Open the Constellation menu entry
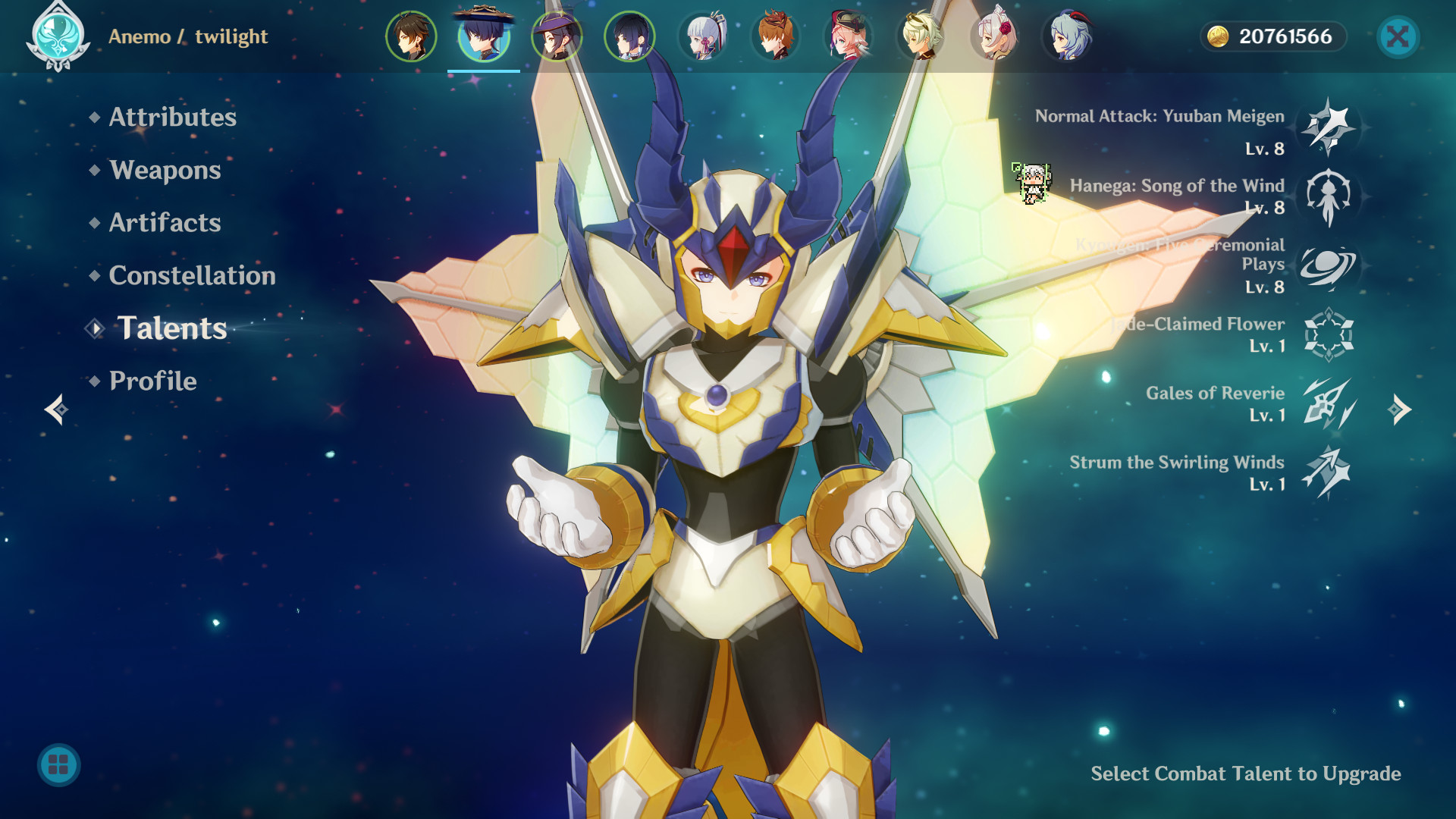 [x=193, y=276]
